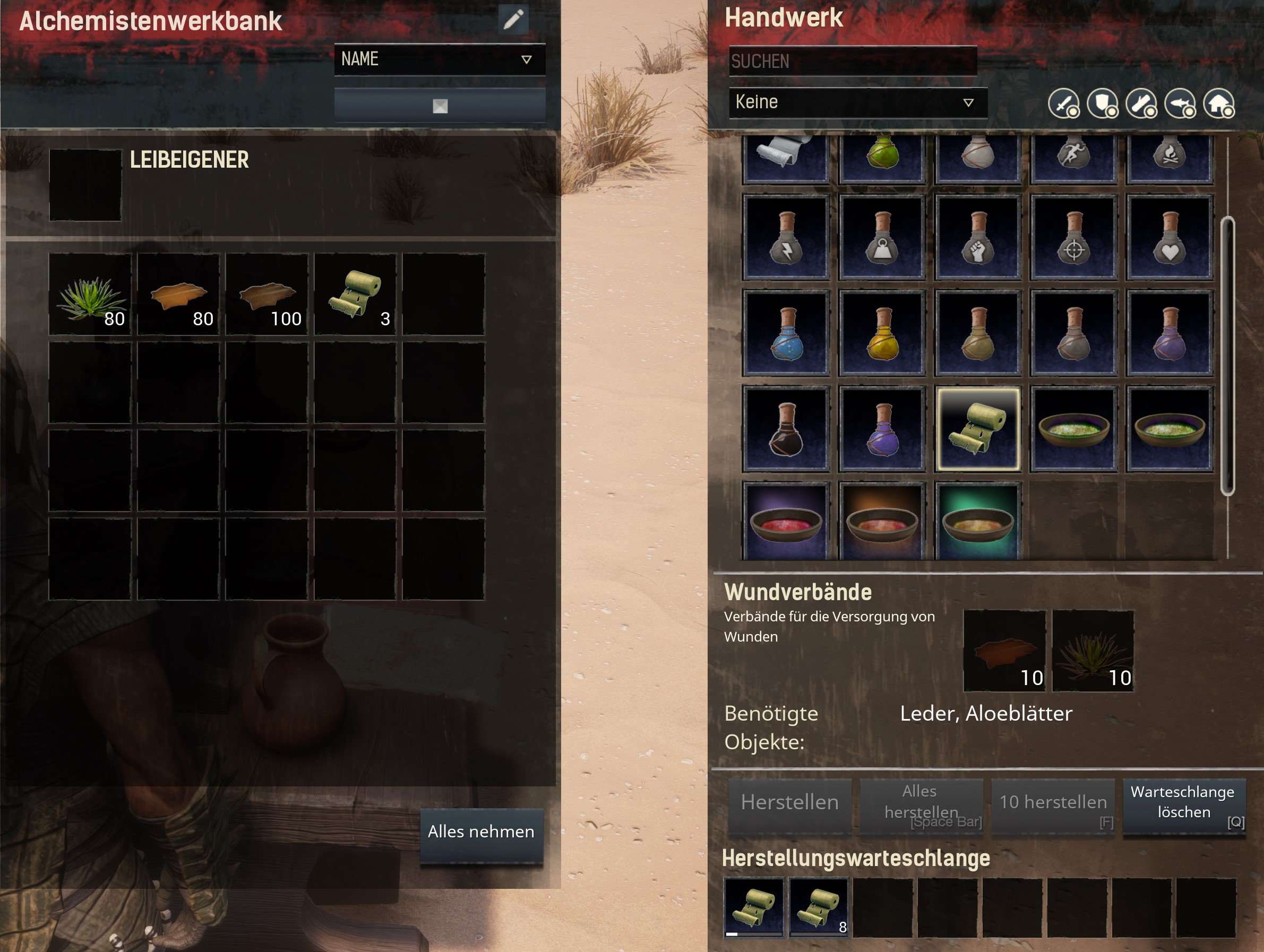Select the leather stack of 100
This screenshot has height=952, width=1264.
[x=267, y=295]
